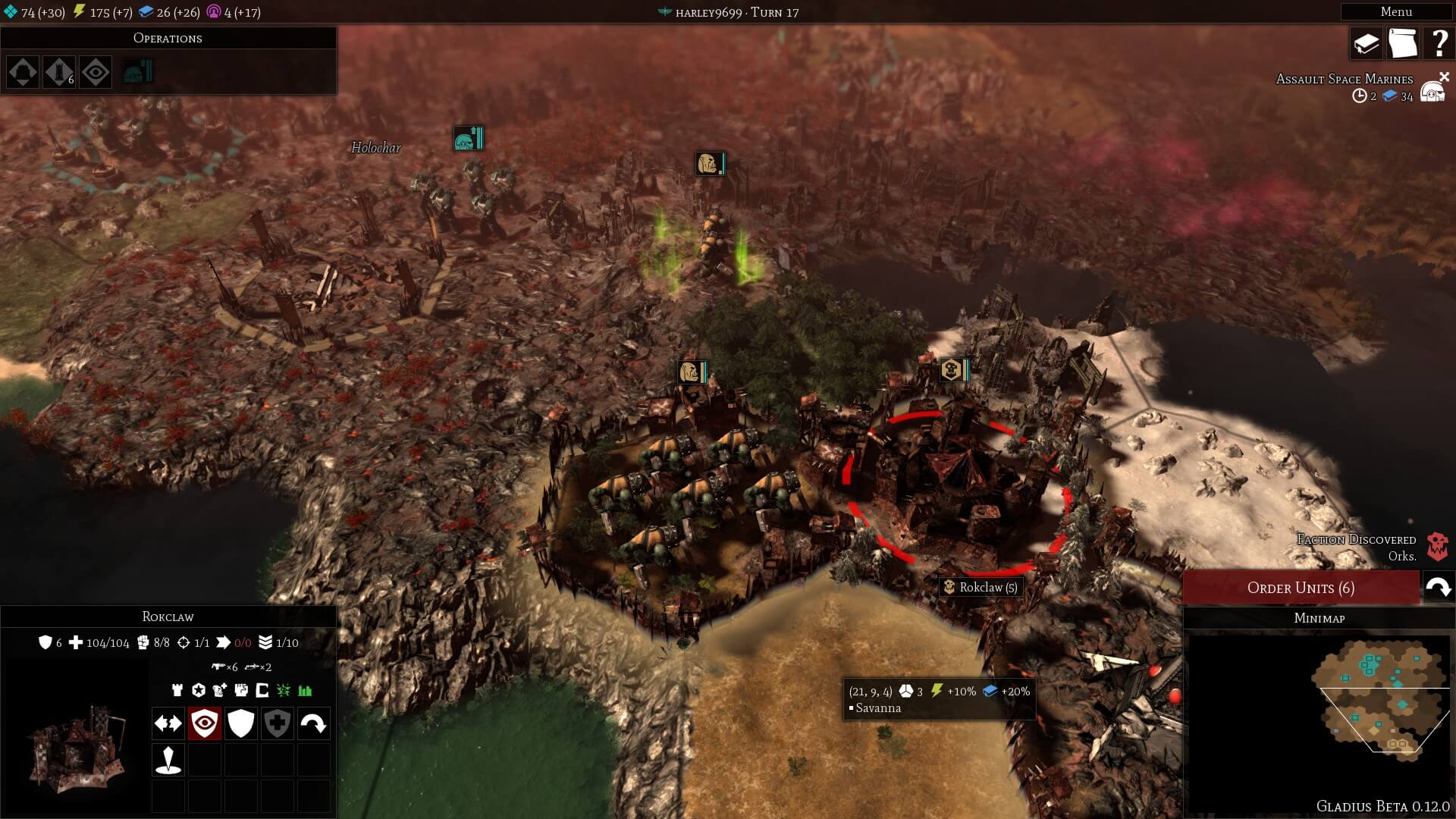Cancel Assaults Space Marines research with the X
The image size is (1456, 819).
1444,77
